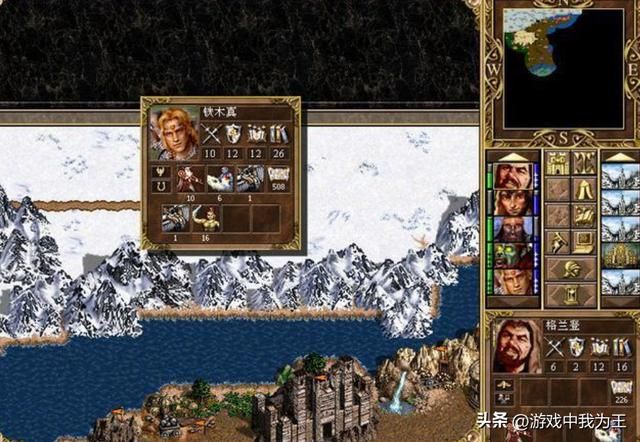Open the spellbook to cast a spell
The image size is (640, 442).
point(585,215)
